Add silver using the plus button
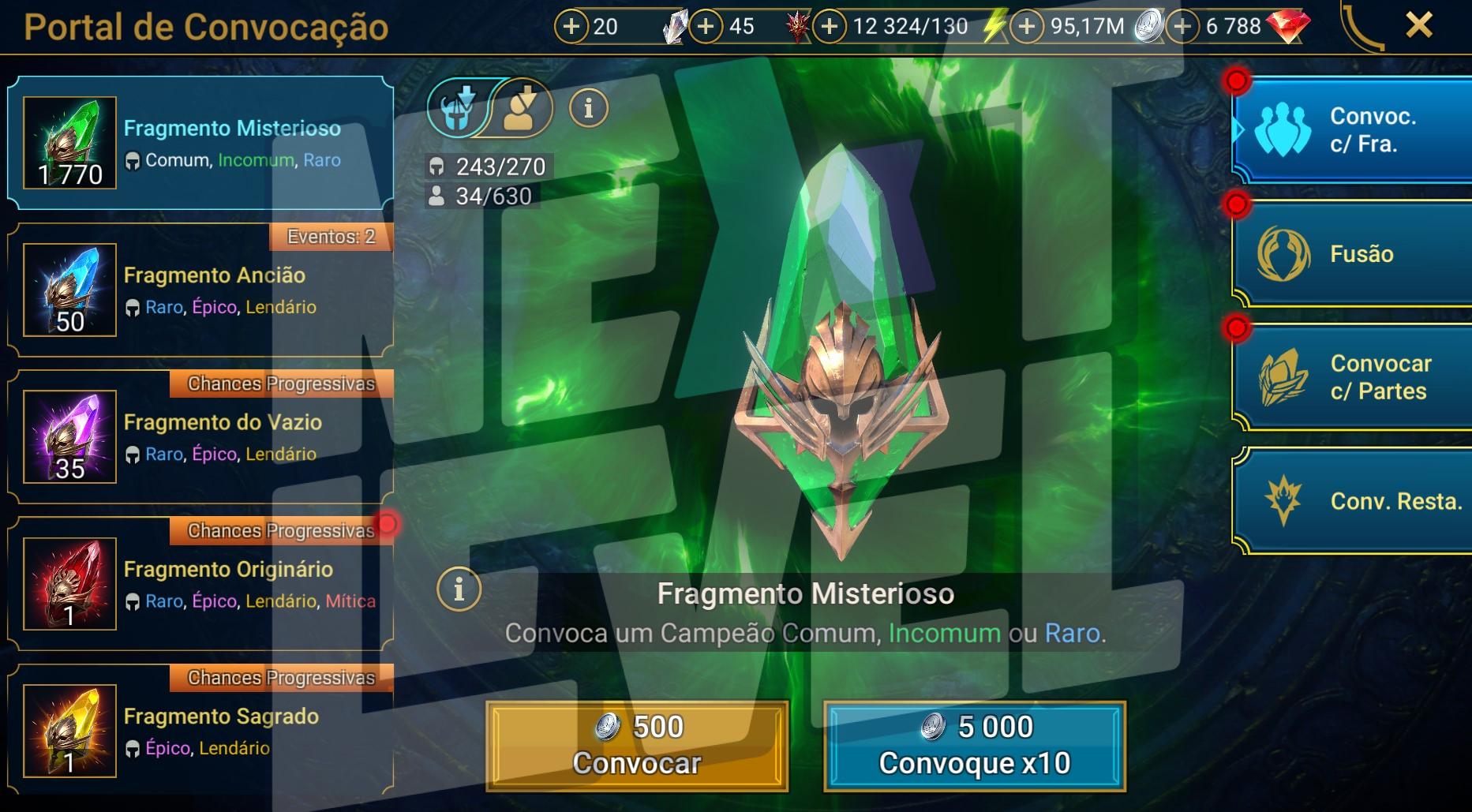Image resolution: width=1472 pixels, height=812 pixels. 1026,27
